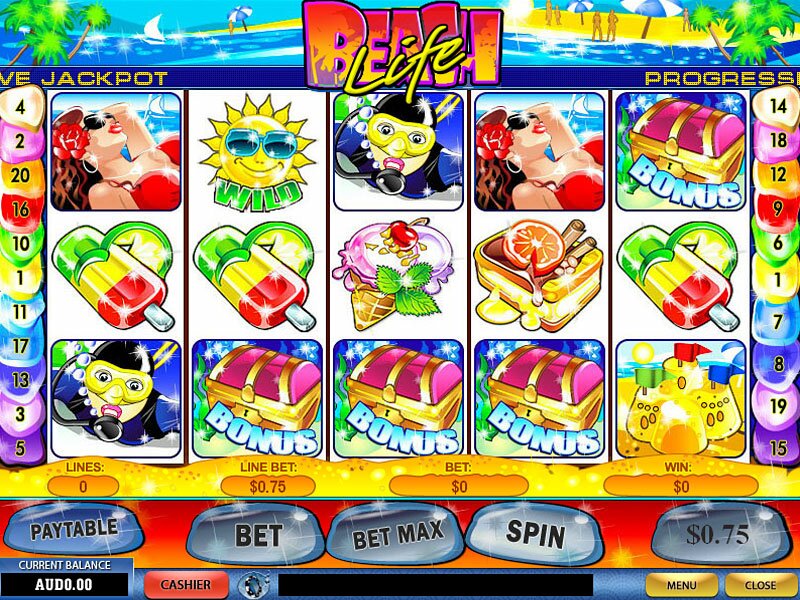The height and width of the screenshot is (600, 800).
Task: Click the round chip icon beside Cashier
Action: point(251,583)
